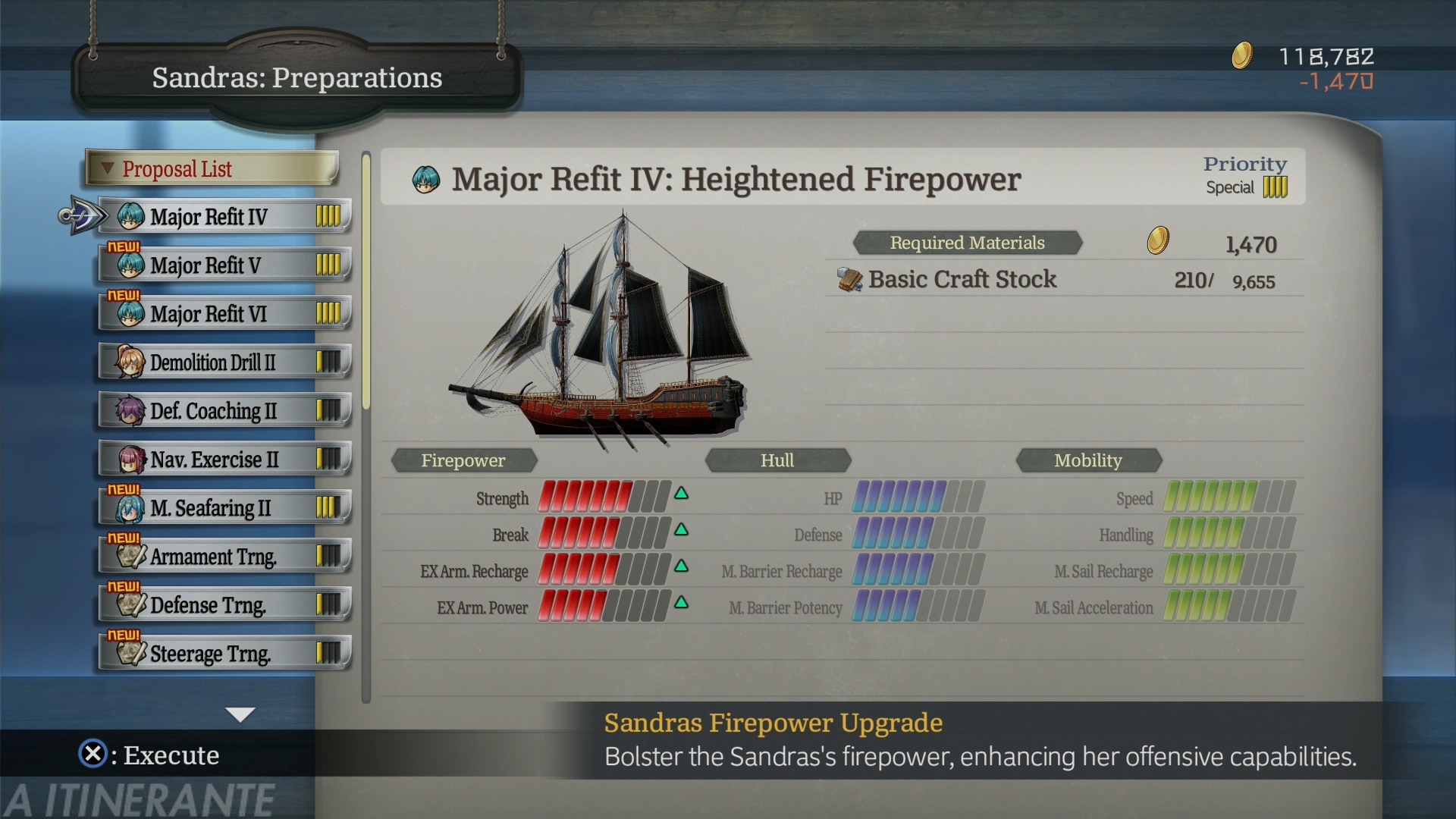
Task: Pick the Def. Coaching II proposal
Action: click(x=224, y=411)
